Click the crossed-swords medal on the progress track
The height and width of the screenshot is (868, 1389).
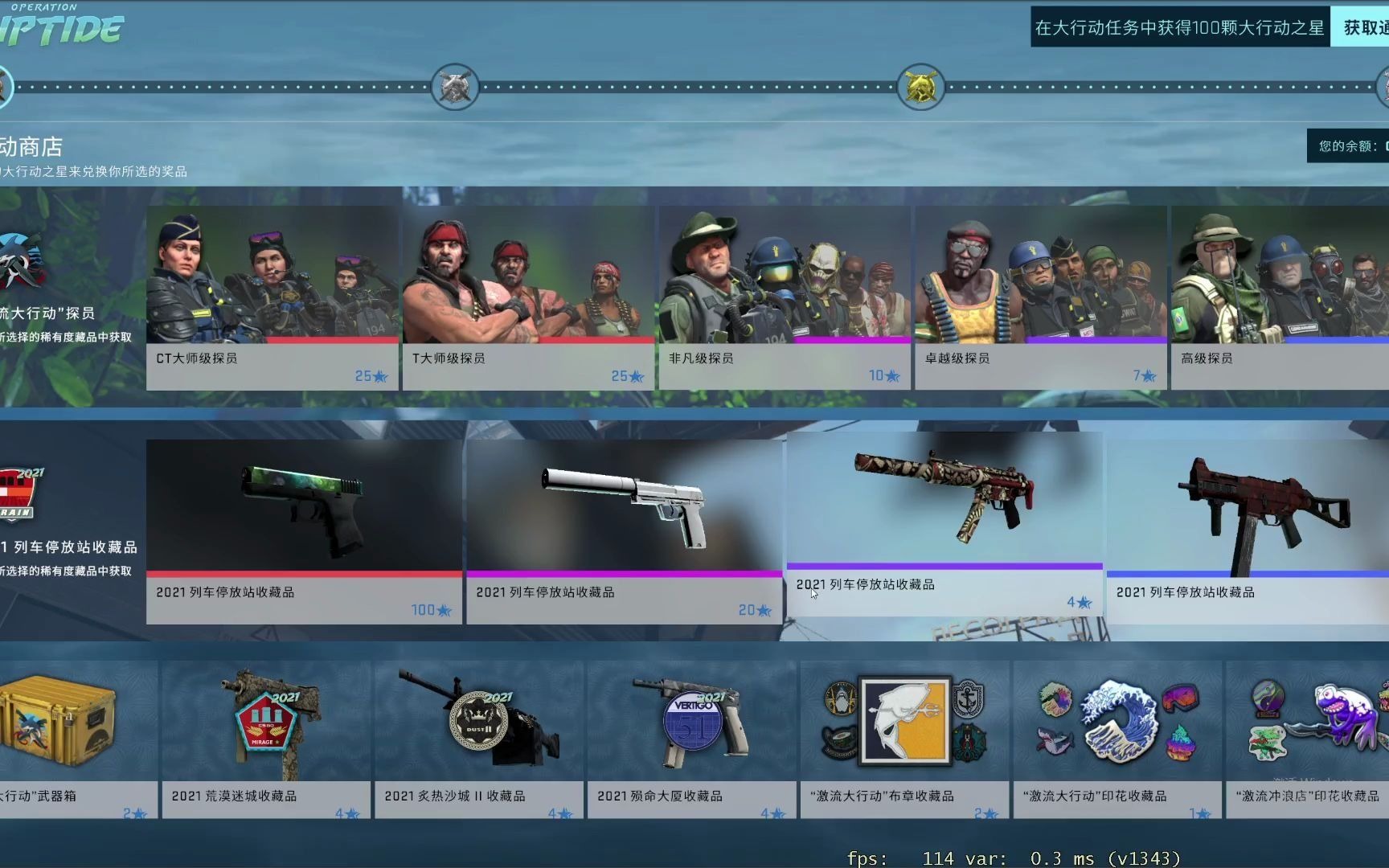(x=453, y=86)
